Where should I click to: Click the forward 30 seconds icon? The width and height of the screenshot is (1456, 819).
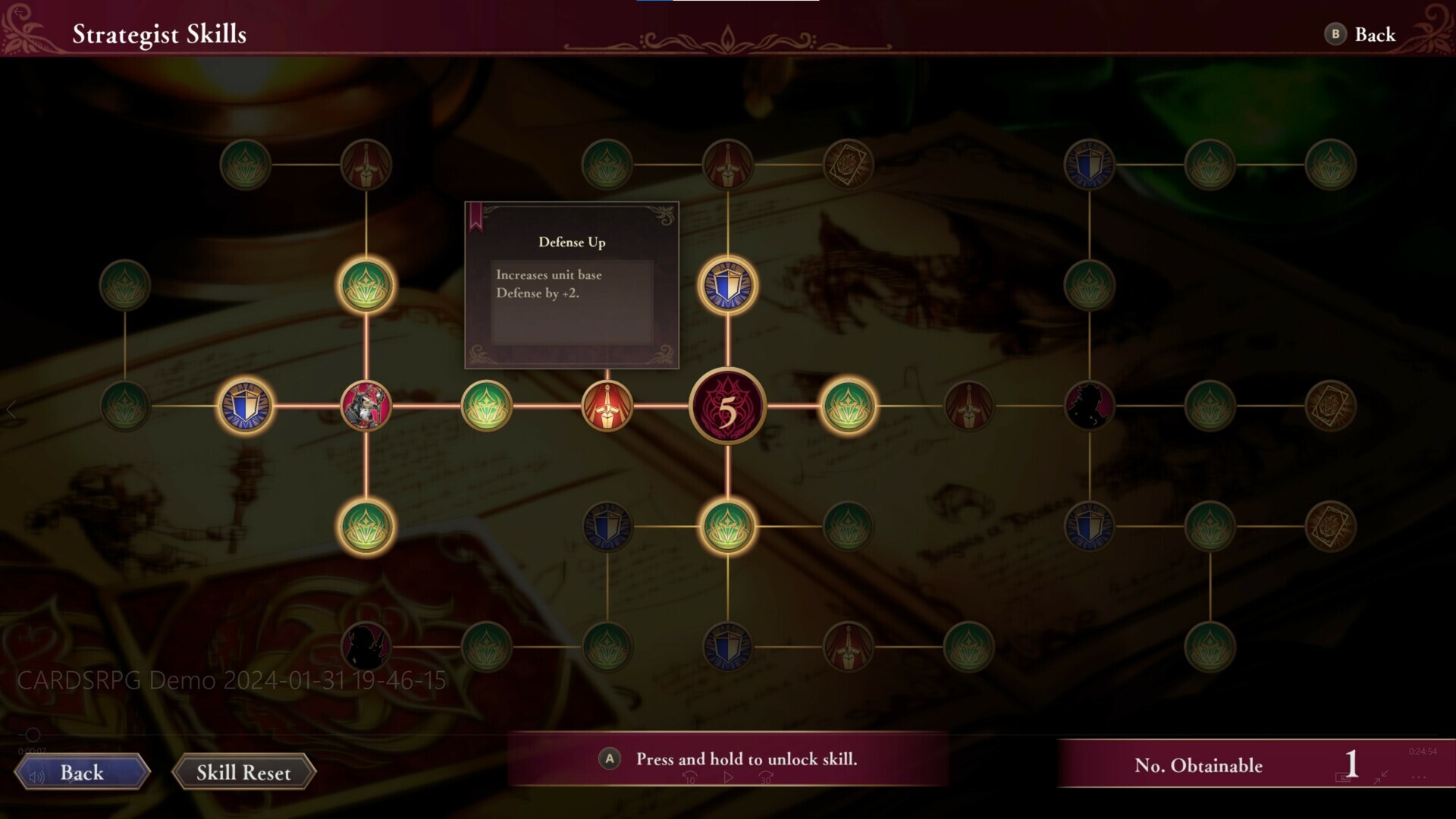click(766, 777)
